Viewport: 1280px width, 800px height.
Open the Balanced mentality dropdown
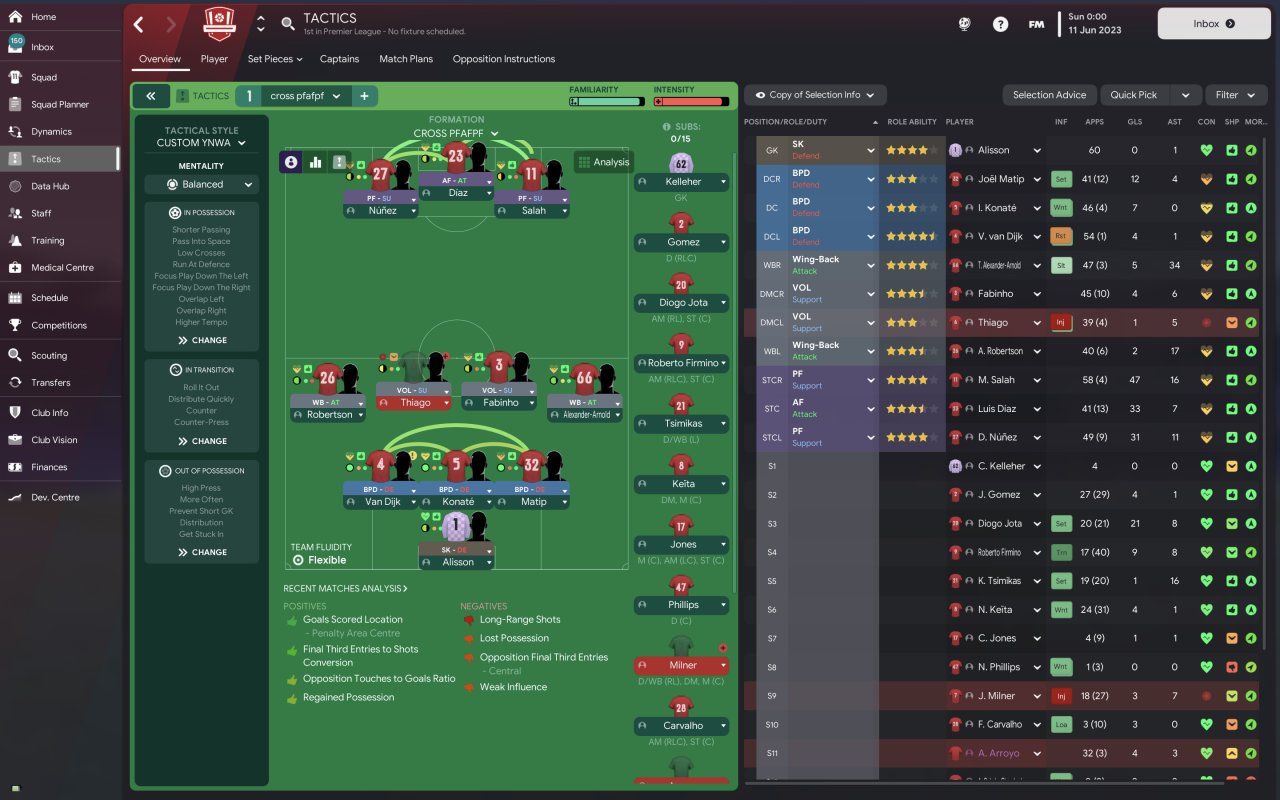point(202,184)
